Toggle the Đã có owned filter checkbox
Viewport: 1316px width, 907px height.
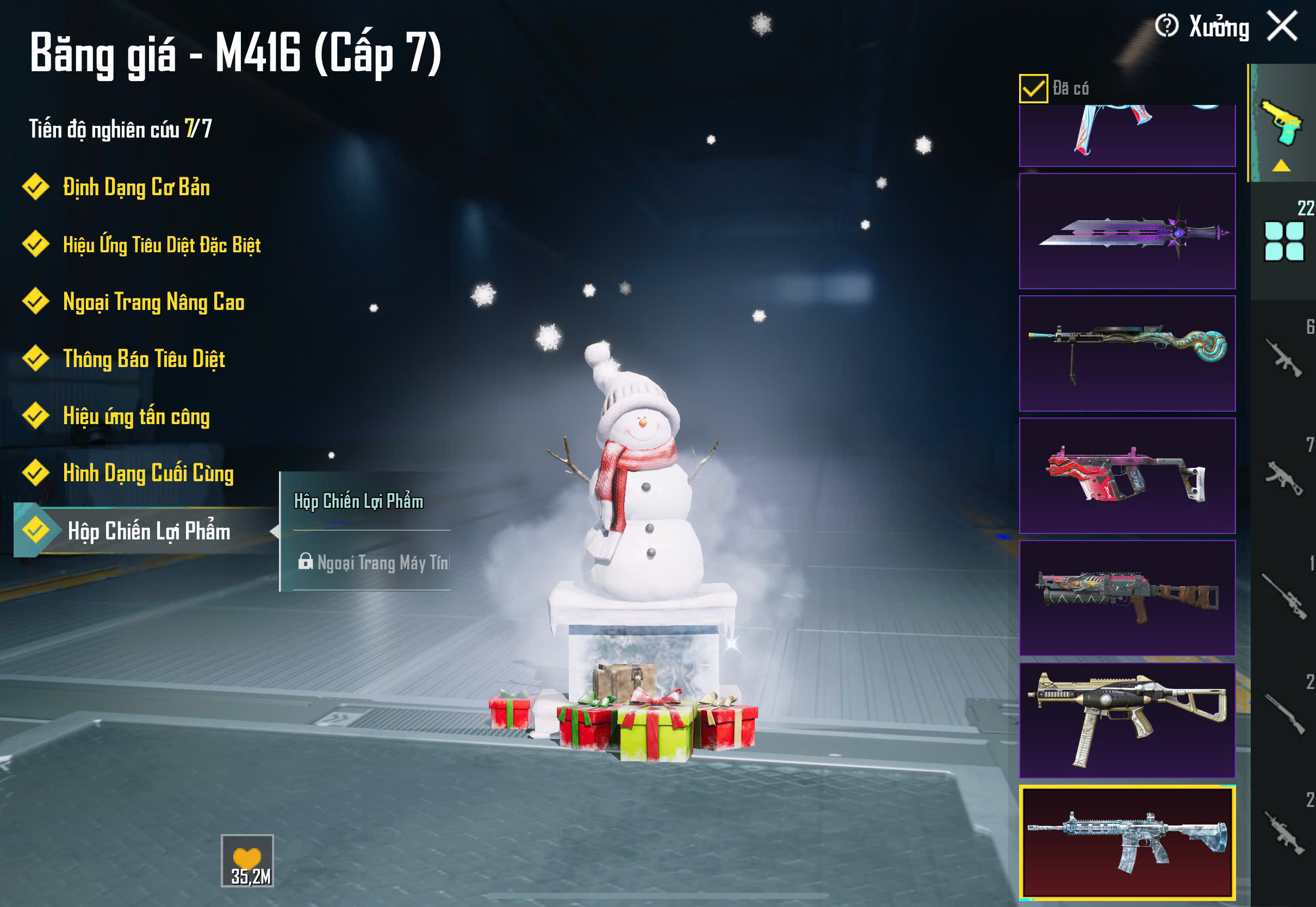point(1033,89)
